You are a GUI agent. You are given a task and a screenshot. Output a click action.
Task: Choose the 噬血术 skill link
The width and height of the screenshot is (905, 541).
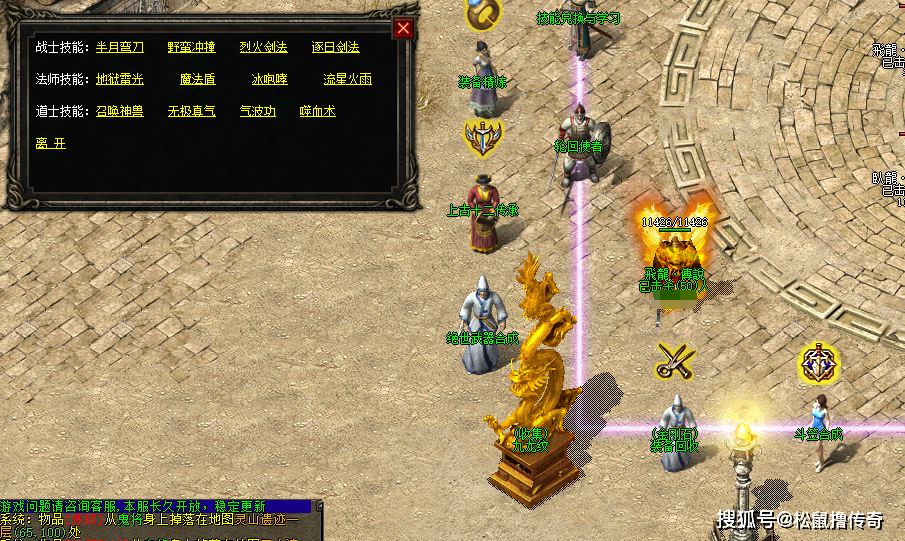[319, 111]
